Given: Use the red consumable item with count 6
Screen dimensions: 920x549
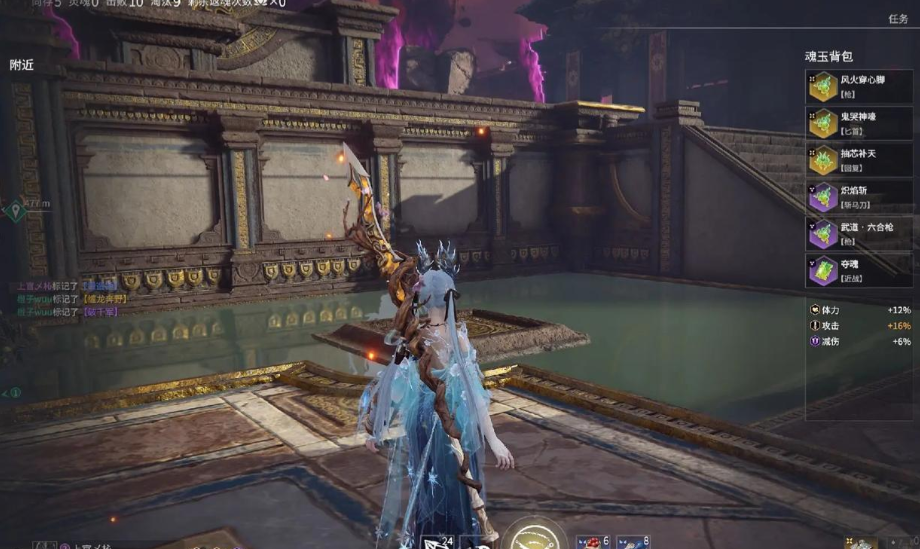Looking at the screenshot, I should (x=592, y=541).
